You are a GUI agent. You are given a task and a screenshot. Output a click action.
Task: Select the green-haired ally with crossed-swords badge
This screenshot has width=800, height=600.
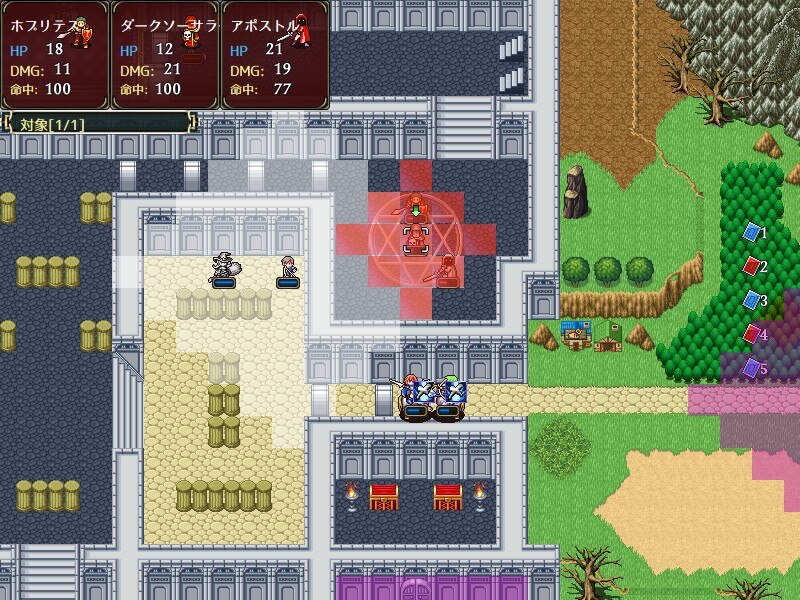pyautogui.click(x=450, y=394)
